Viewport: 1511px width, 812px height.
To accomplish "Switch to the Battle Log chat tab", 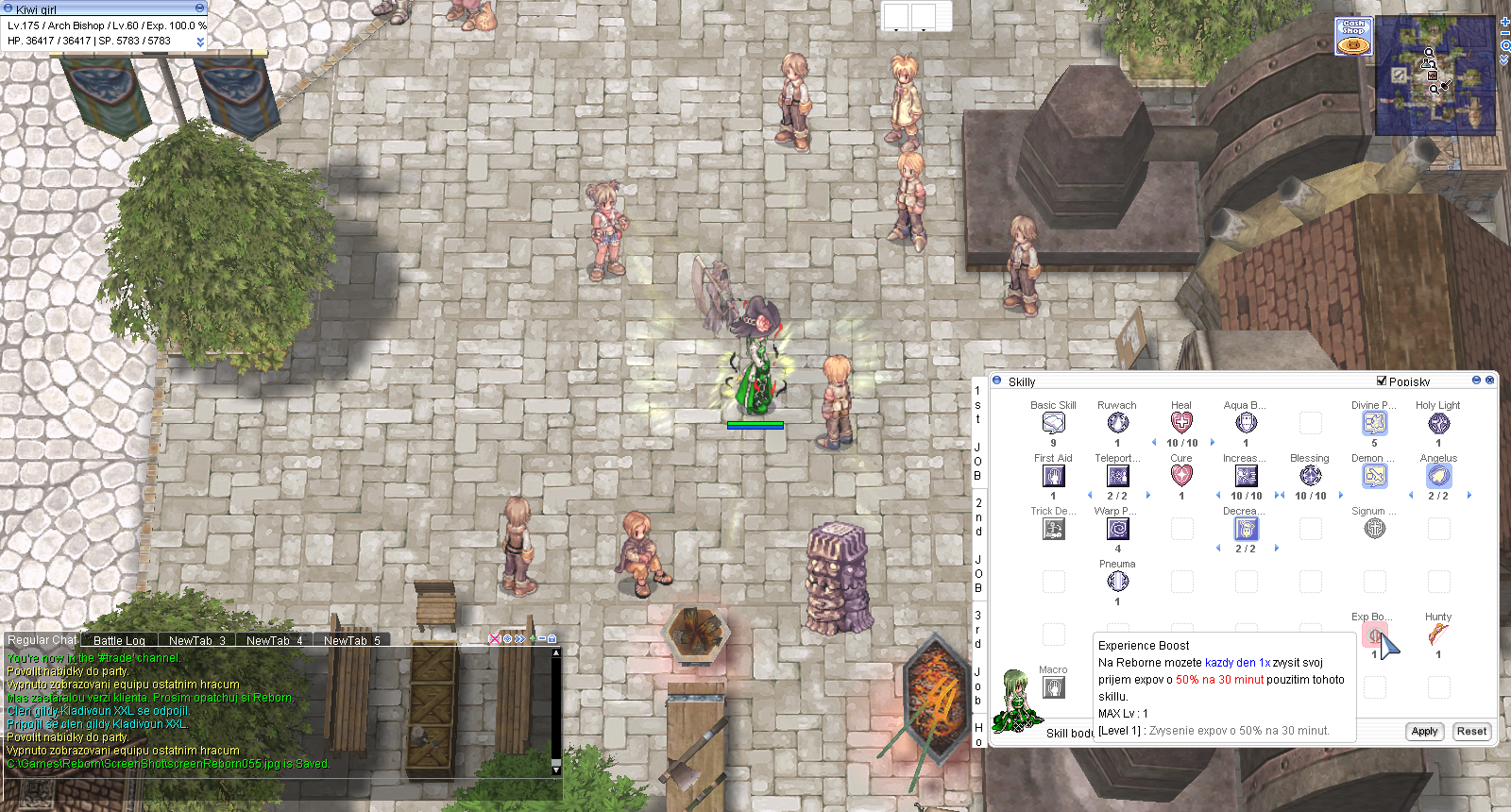I will tap(119, 640).
